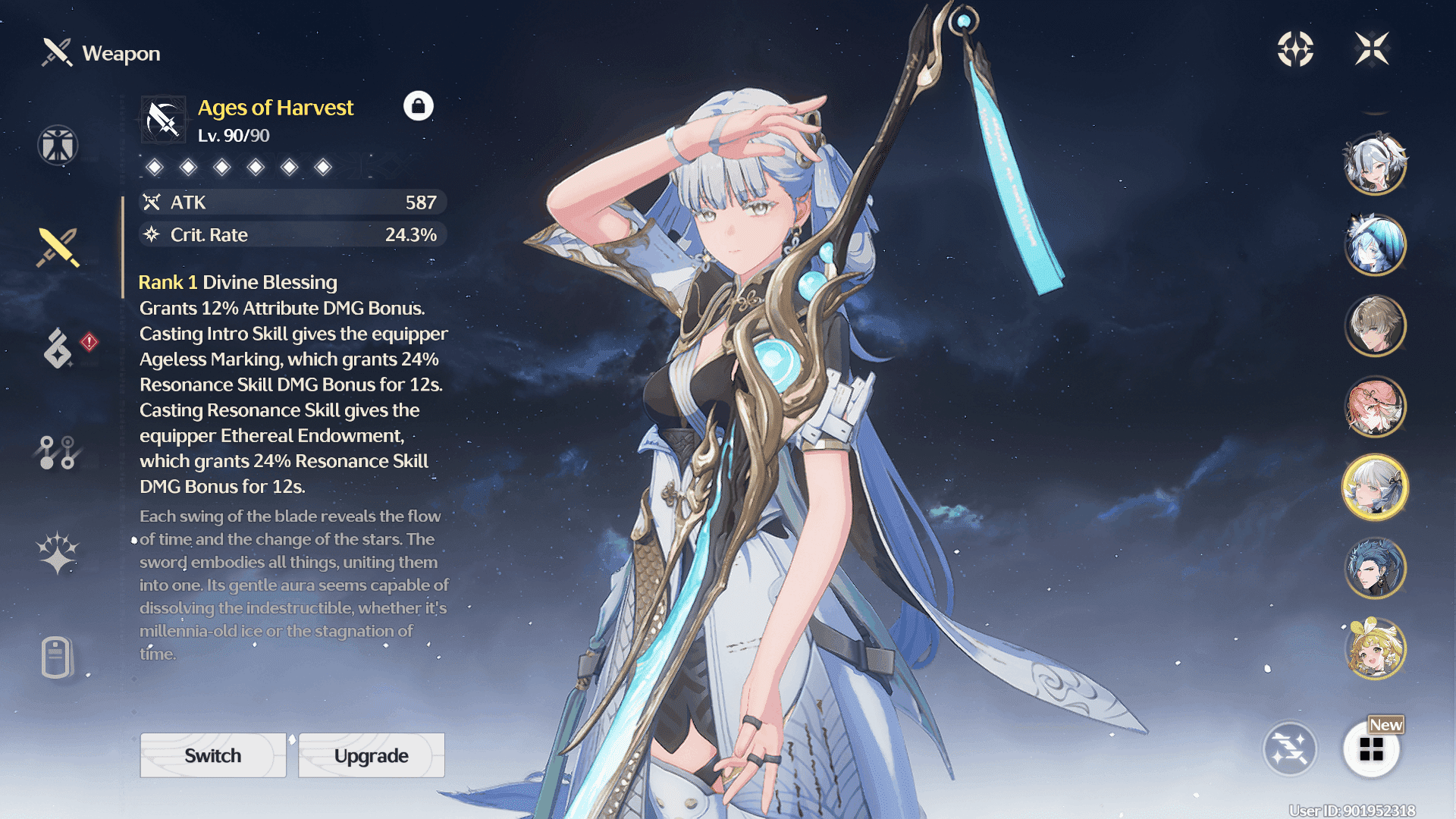Open the skill tree nodes tab
The height and width of the screenshot is (819, 1456).
click(58, 452)
